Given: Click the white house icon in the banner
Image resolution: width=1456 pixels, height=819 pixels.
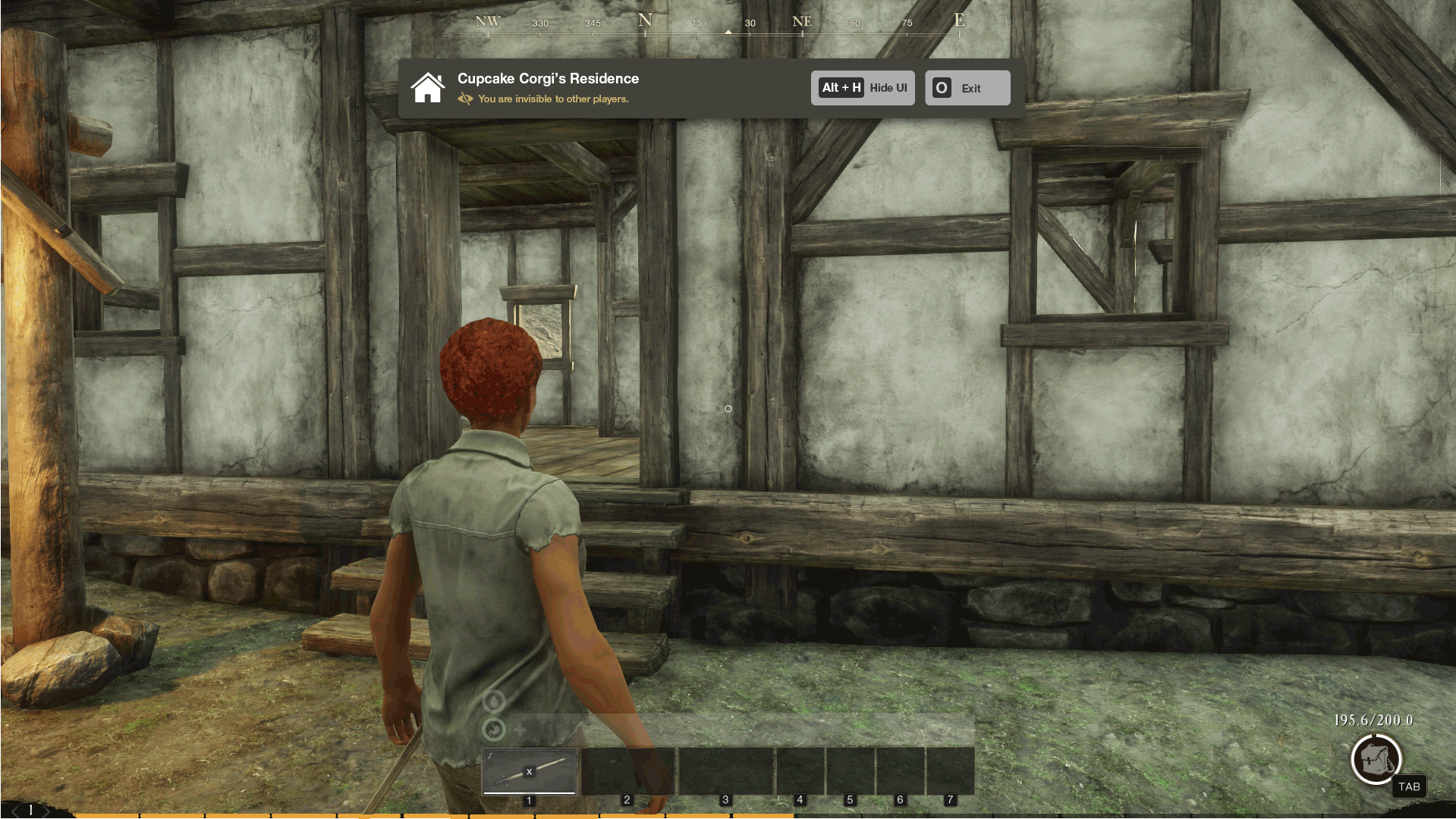Looking at the screenshot, I should click(x=428, y=88).
